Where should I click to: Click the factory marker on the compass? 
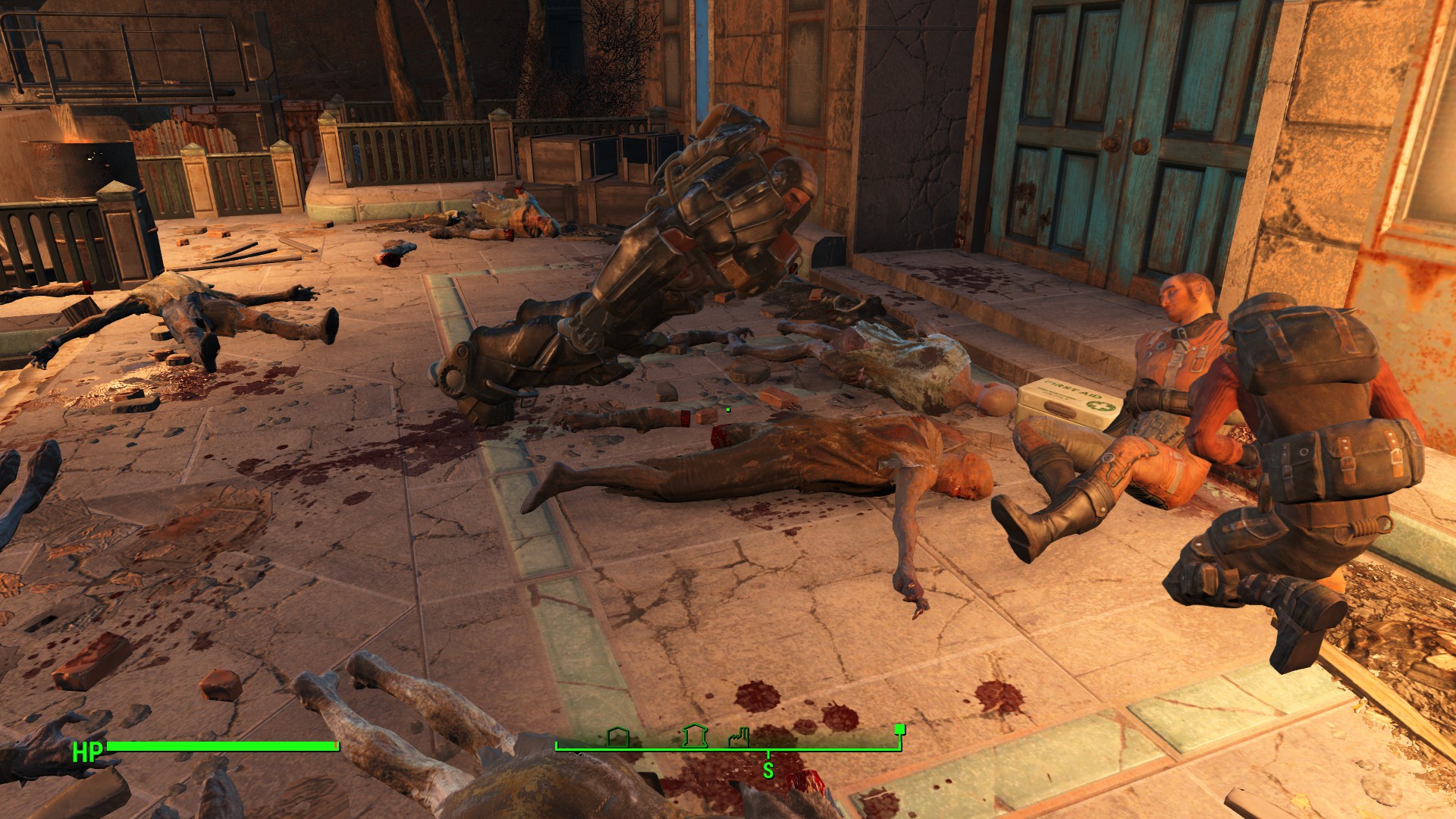(x=739, y=736)
